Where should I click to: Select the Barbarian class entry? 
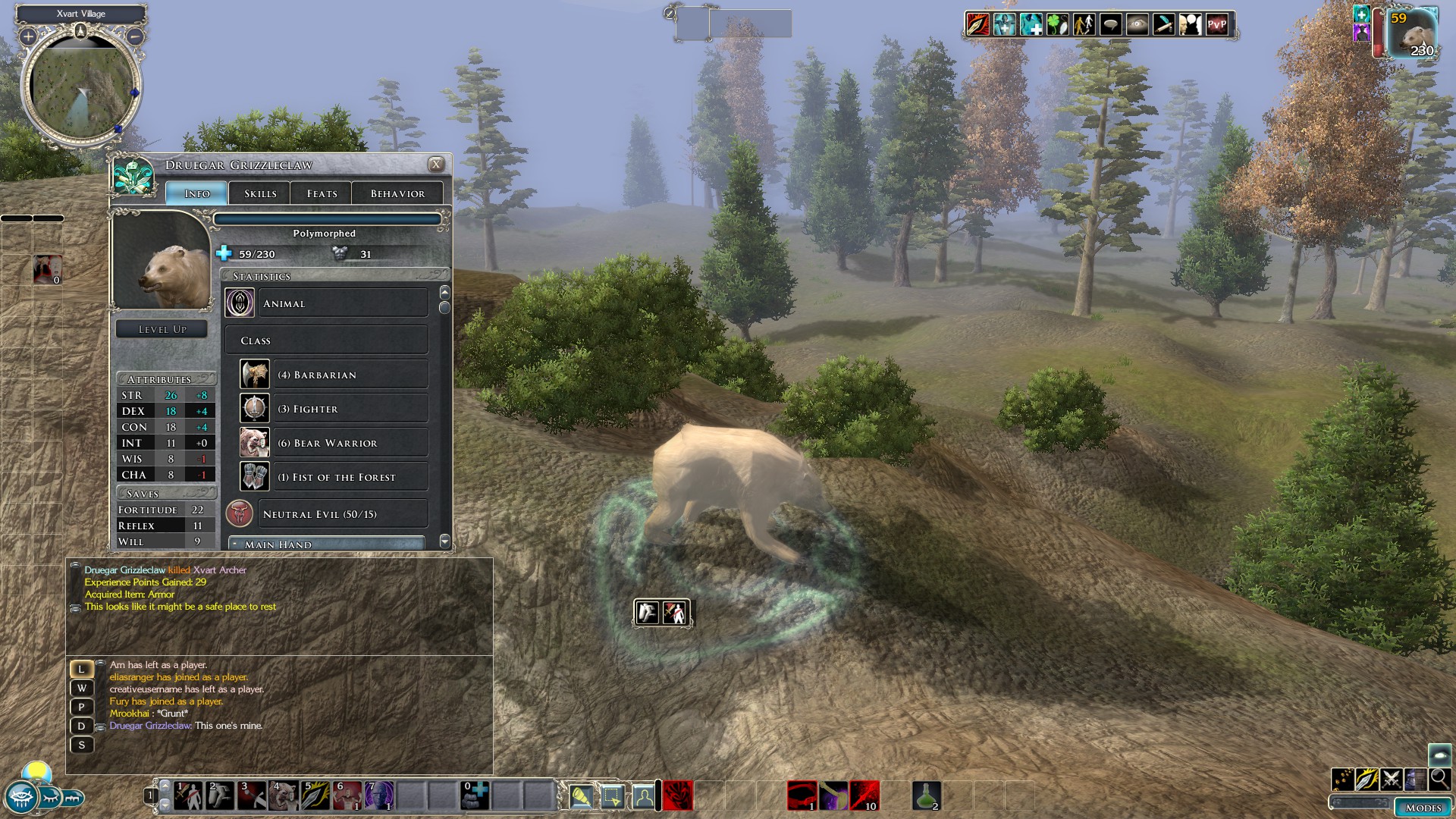(334, 375)
